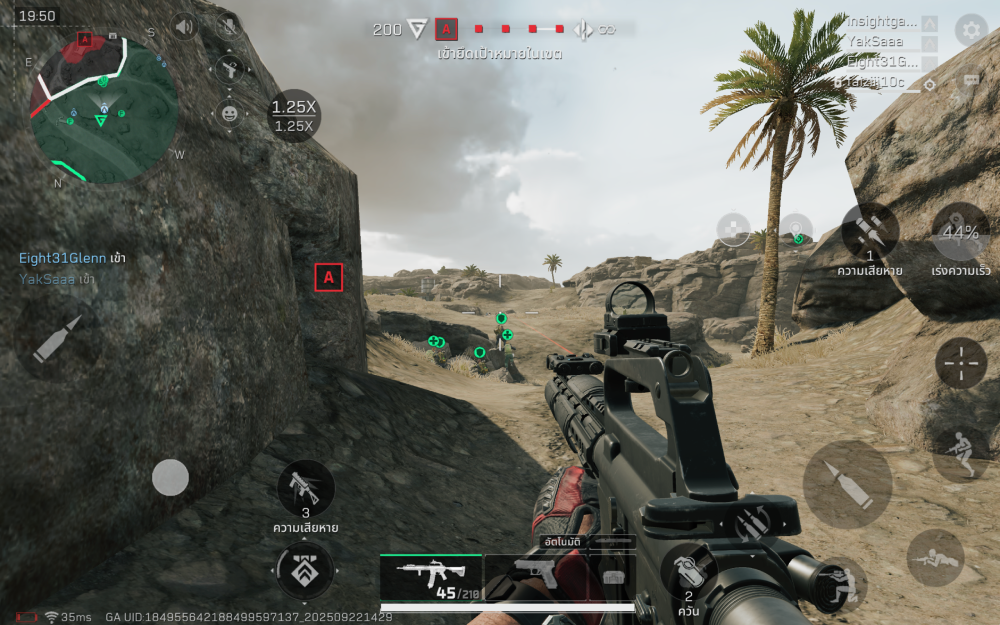Image resolution: width=1000 pixels, height=625 pixels.
Task: Toggle the speaker audio icon
Action: [x=184, y=27]
